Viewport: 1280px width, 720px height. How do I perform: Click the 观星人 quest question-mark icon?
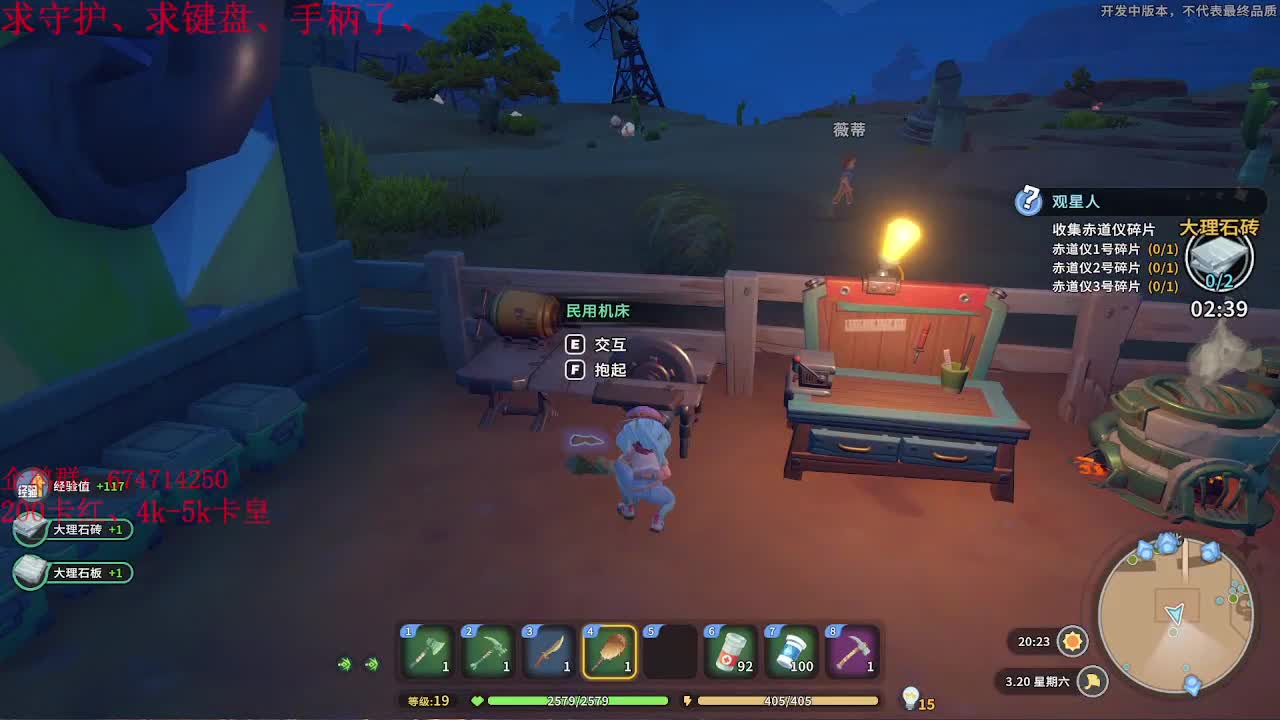1029,202
